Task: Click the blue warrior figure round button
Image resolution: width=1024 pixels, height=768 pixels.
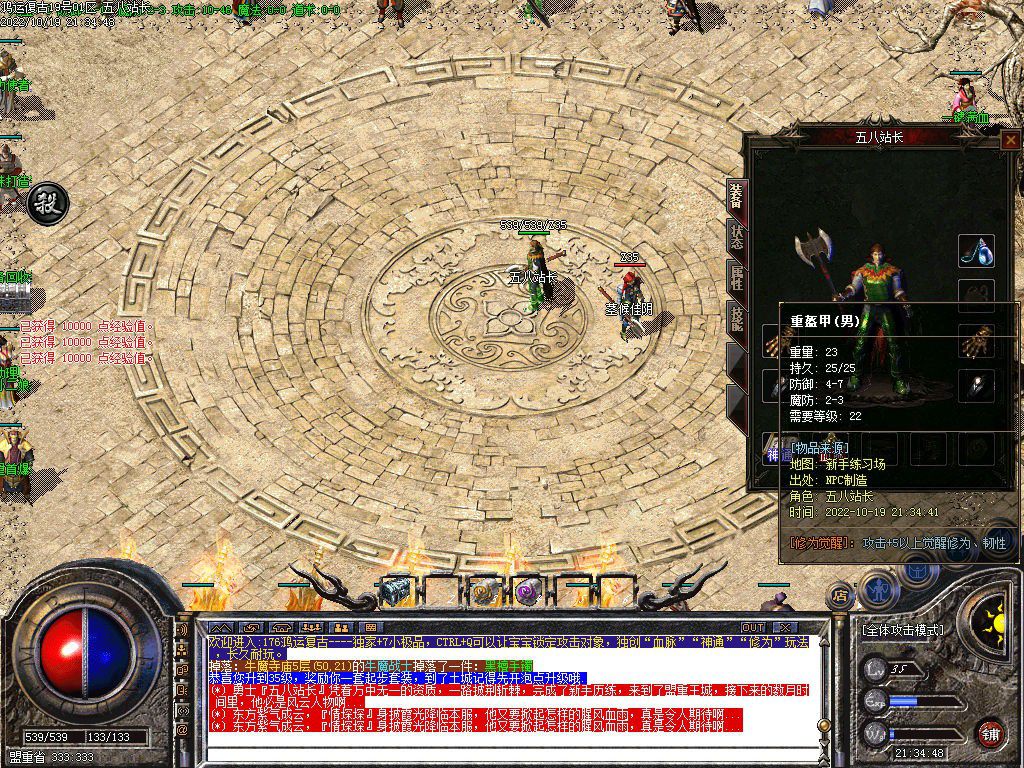Action: tap(877, 589)
